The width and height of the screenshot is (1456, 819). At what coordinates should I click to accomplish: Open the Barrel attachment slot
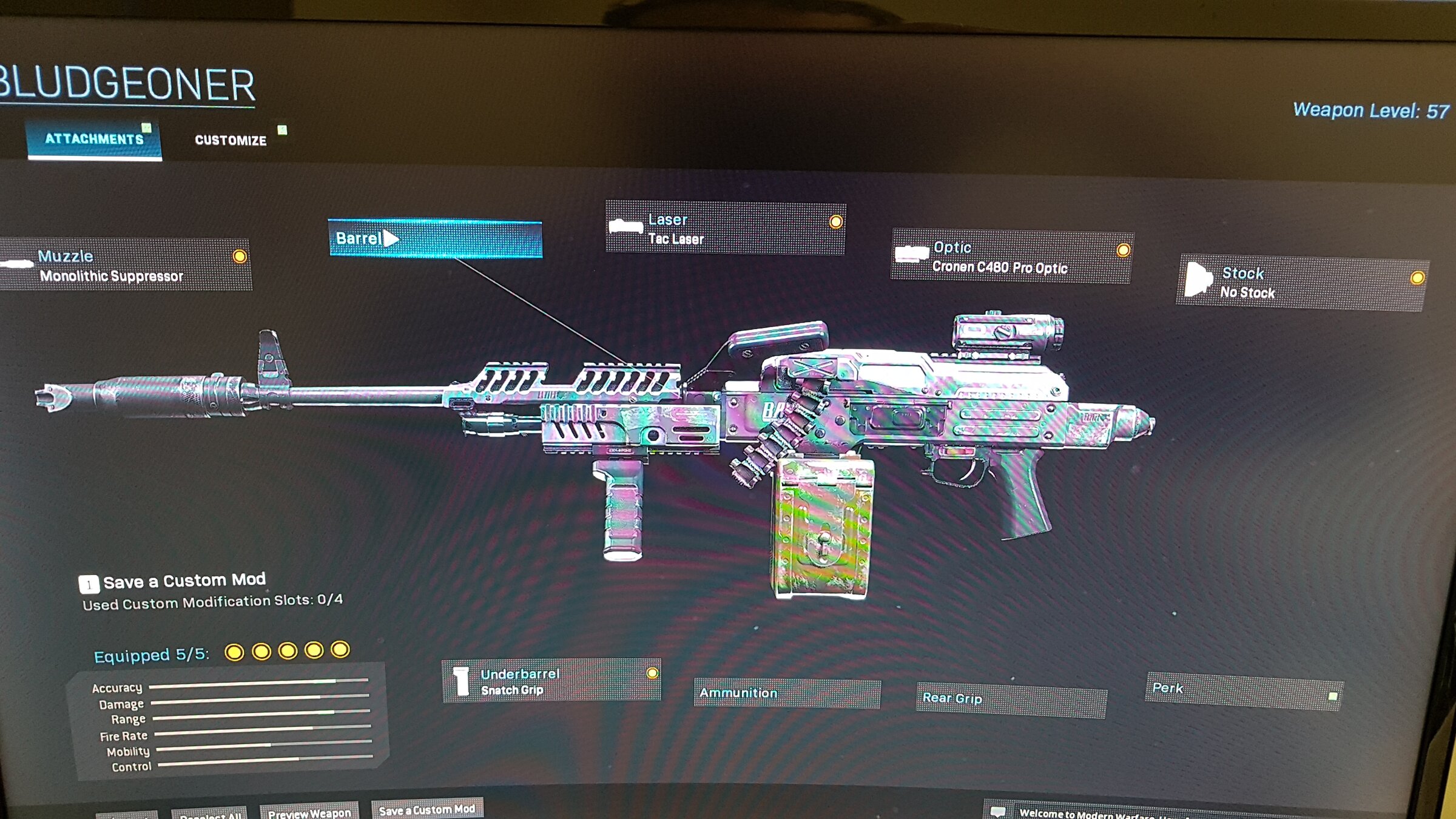434,238
